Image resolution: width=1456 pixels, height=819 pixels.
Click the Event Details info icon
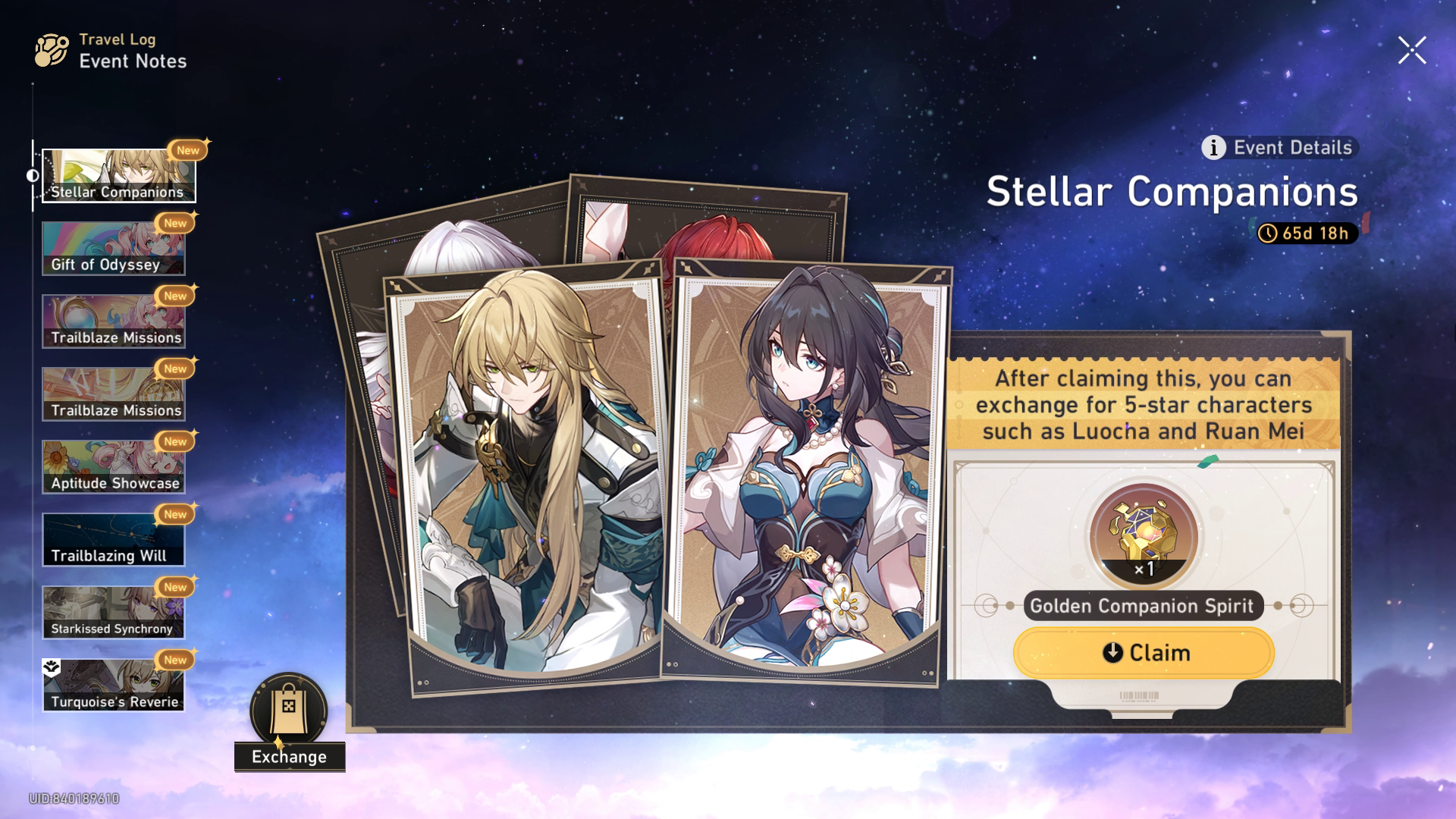pos(1214,149)
